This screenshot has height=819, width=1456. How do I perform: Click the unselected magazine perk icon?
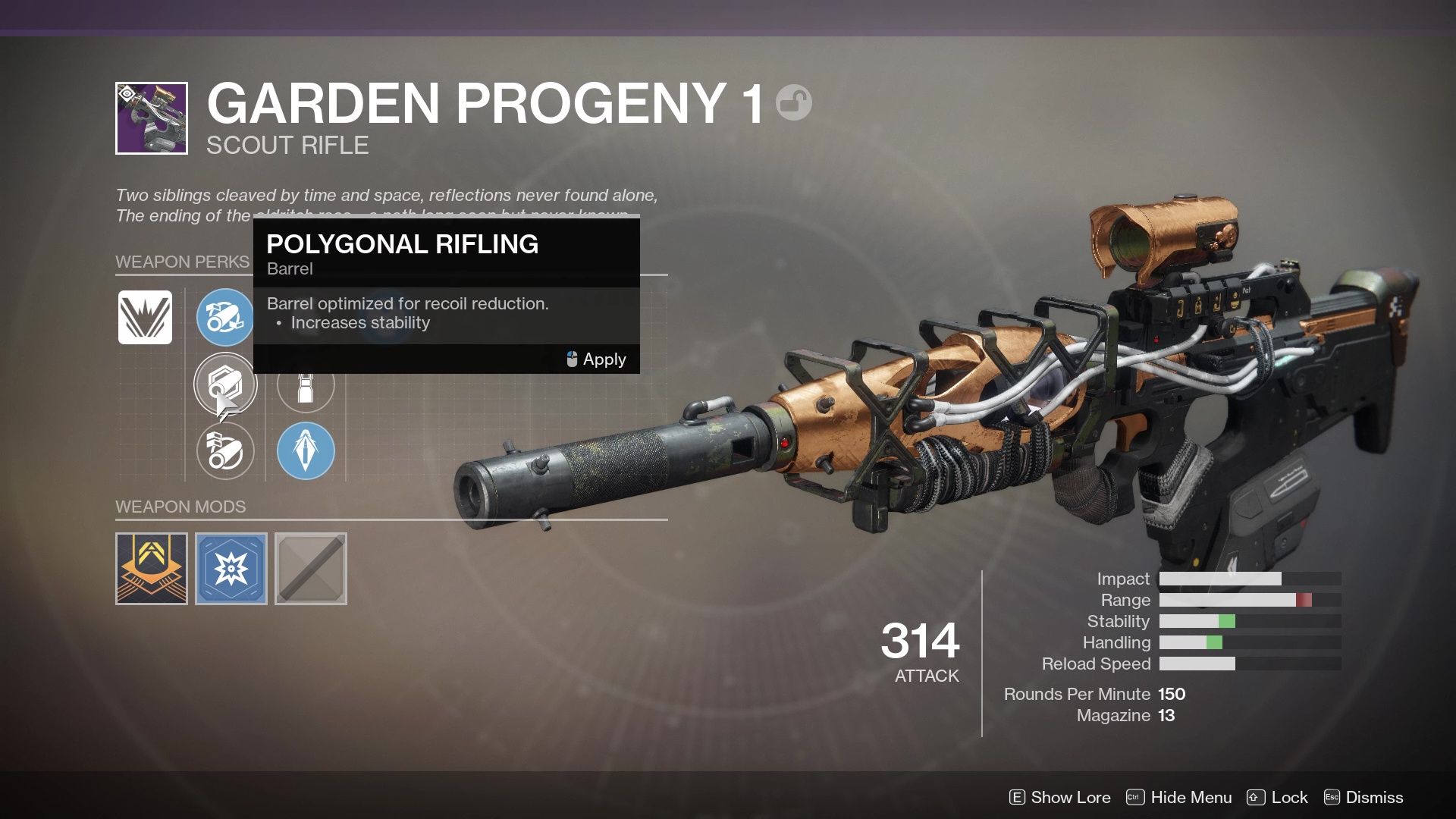306,384
